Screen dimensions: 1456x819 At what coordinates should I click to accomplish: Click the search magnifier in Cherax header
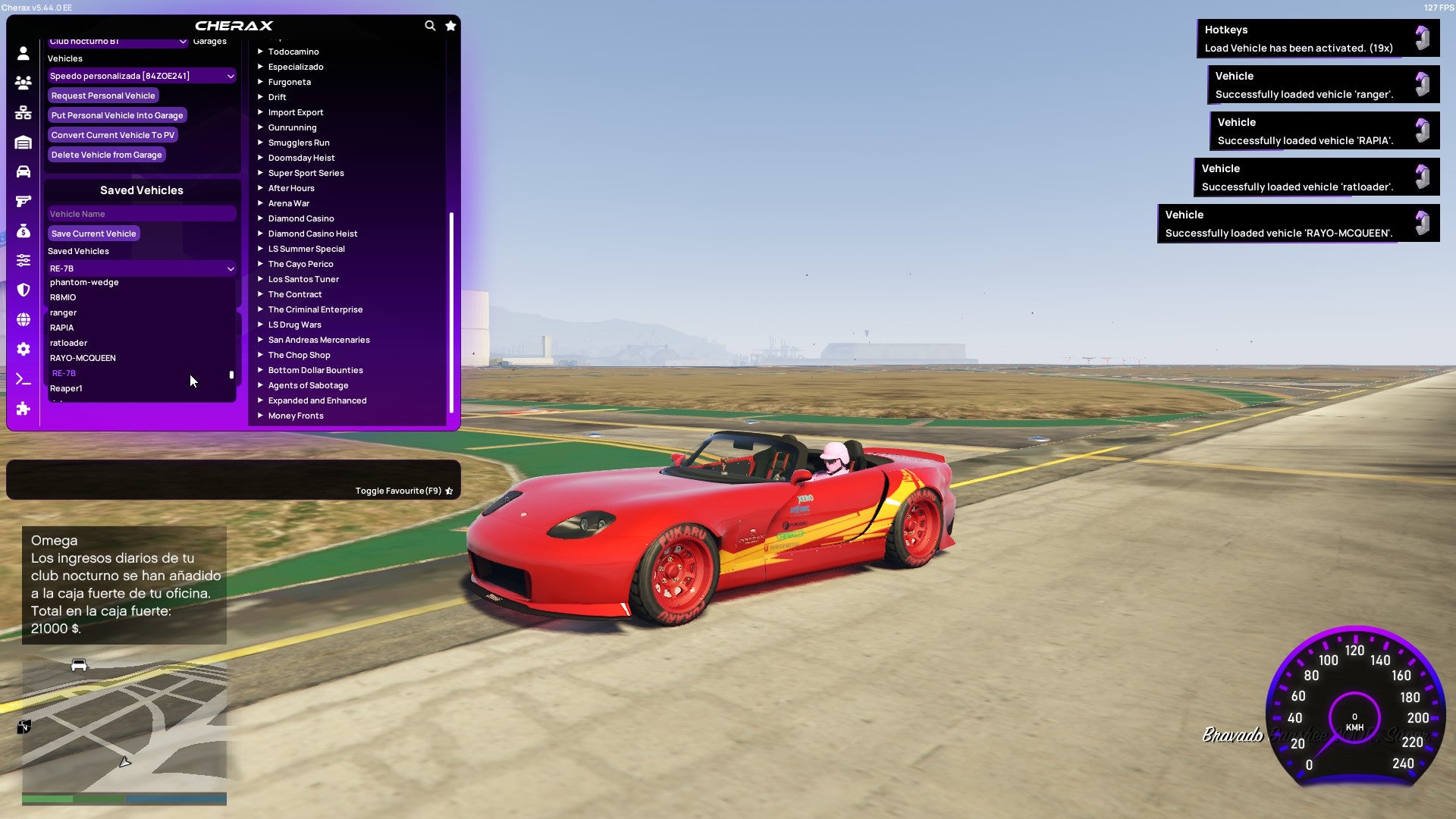pos(430,25)
